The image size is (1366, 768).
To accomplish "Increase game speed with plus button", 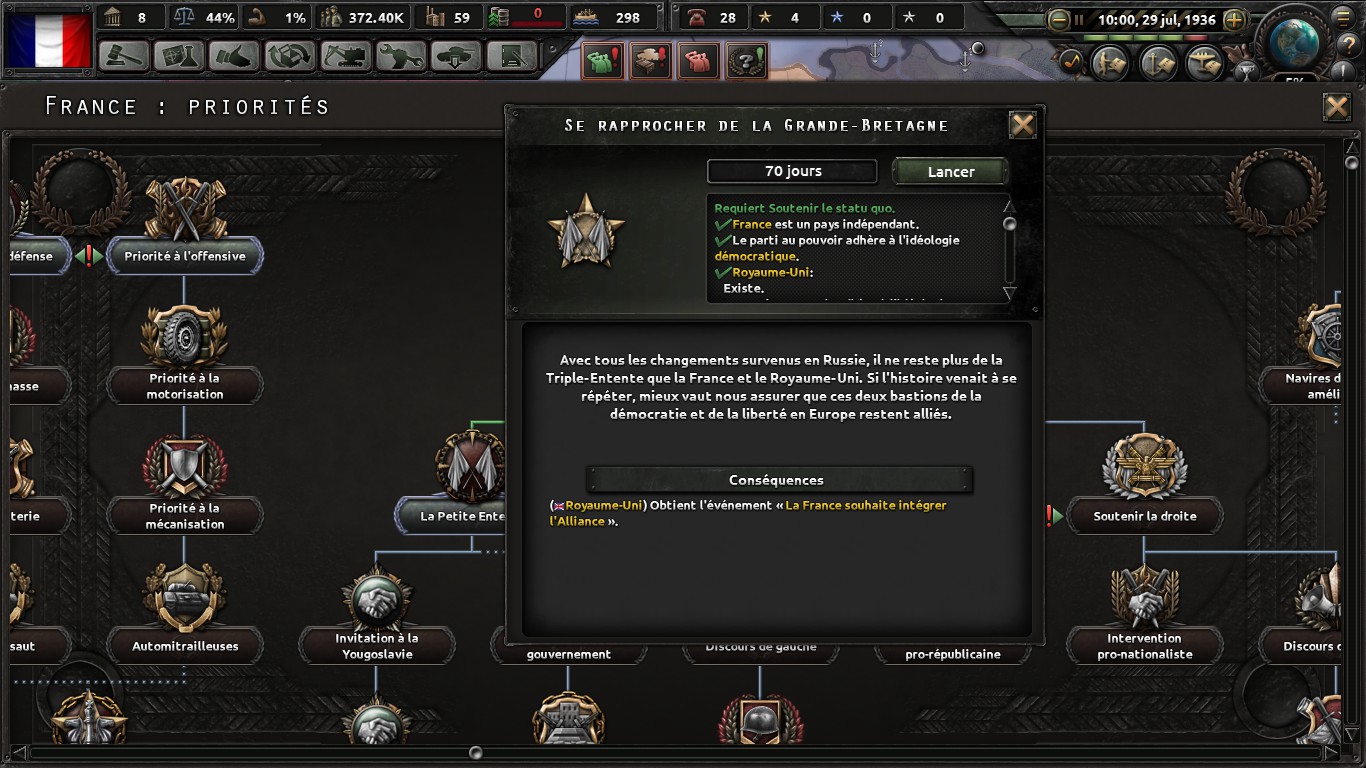I will (x=1234, y=19).
